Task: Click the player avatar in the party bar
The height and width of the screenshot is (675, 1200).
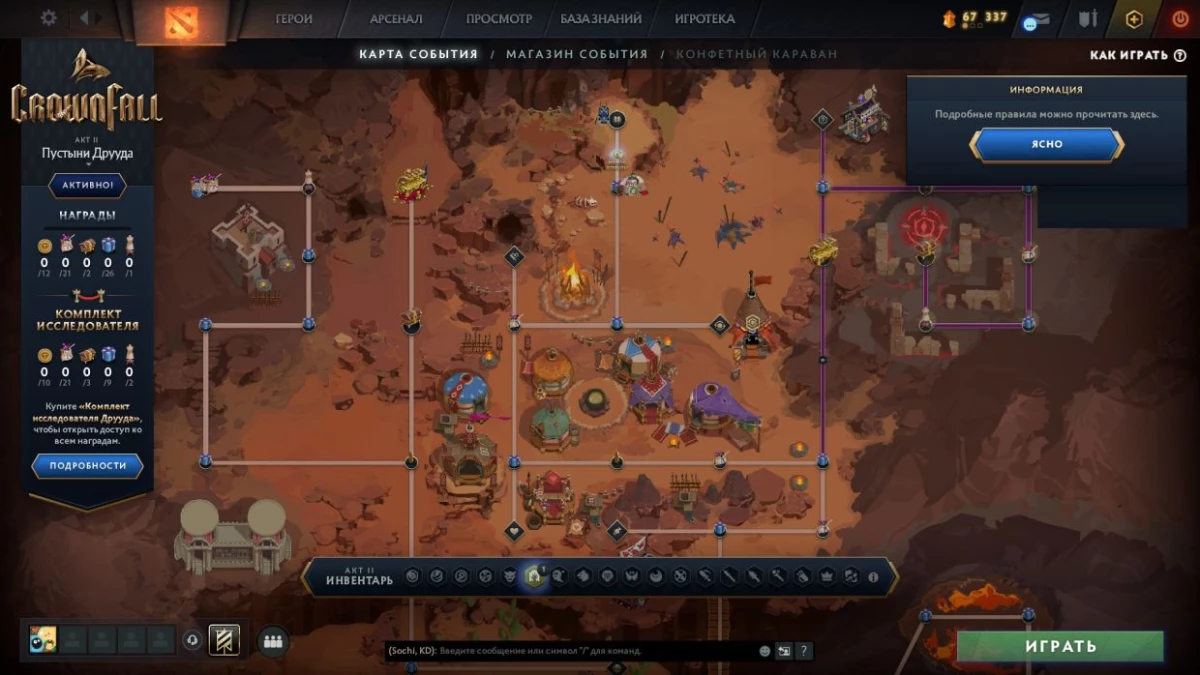Action: [x=43, y=640]
